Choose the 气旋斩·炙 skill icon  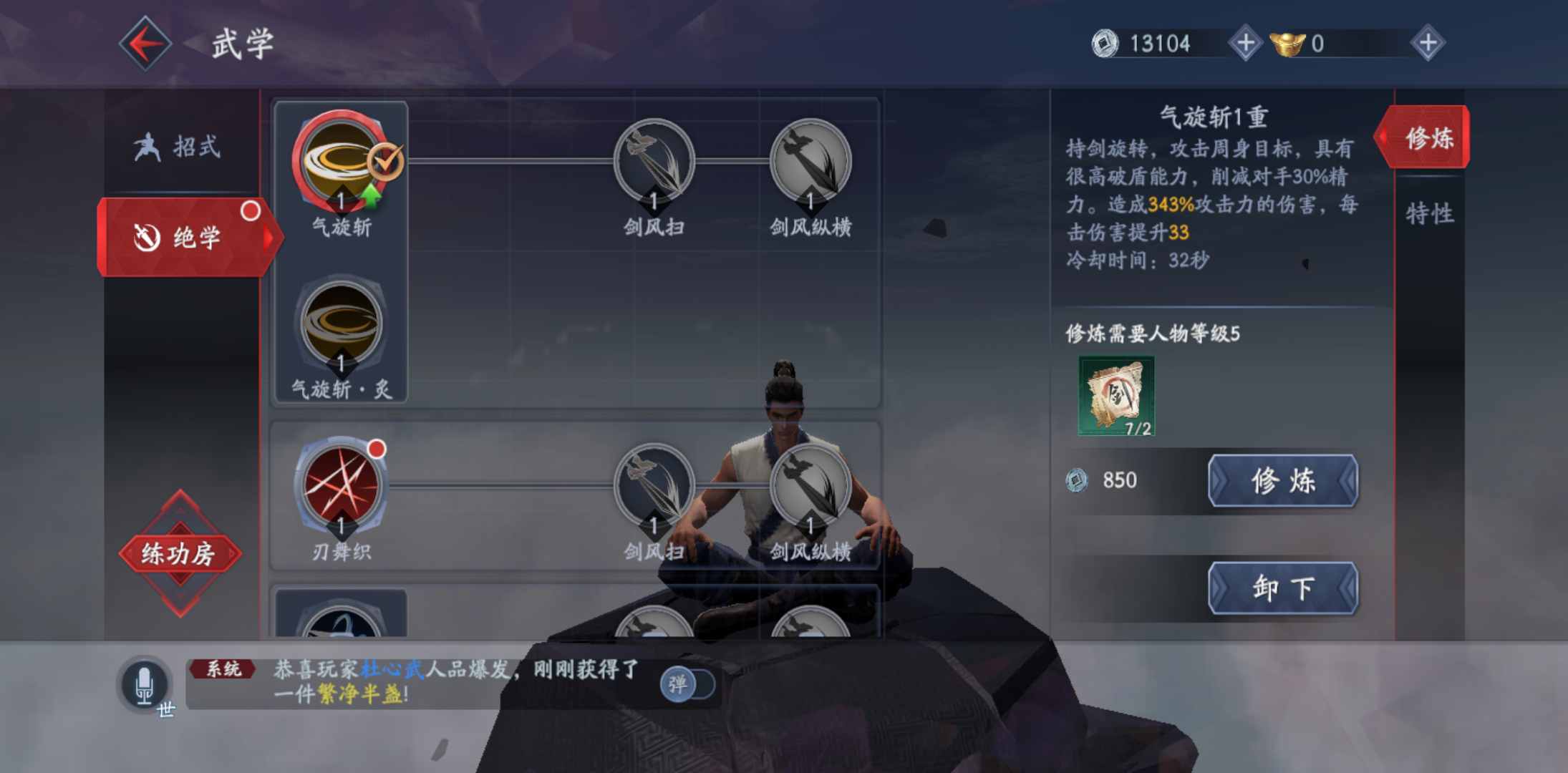click(342, 324)
